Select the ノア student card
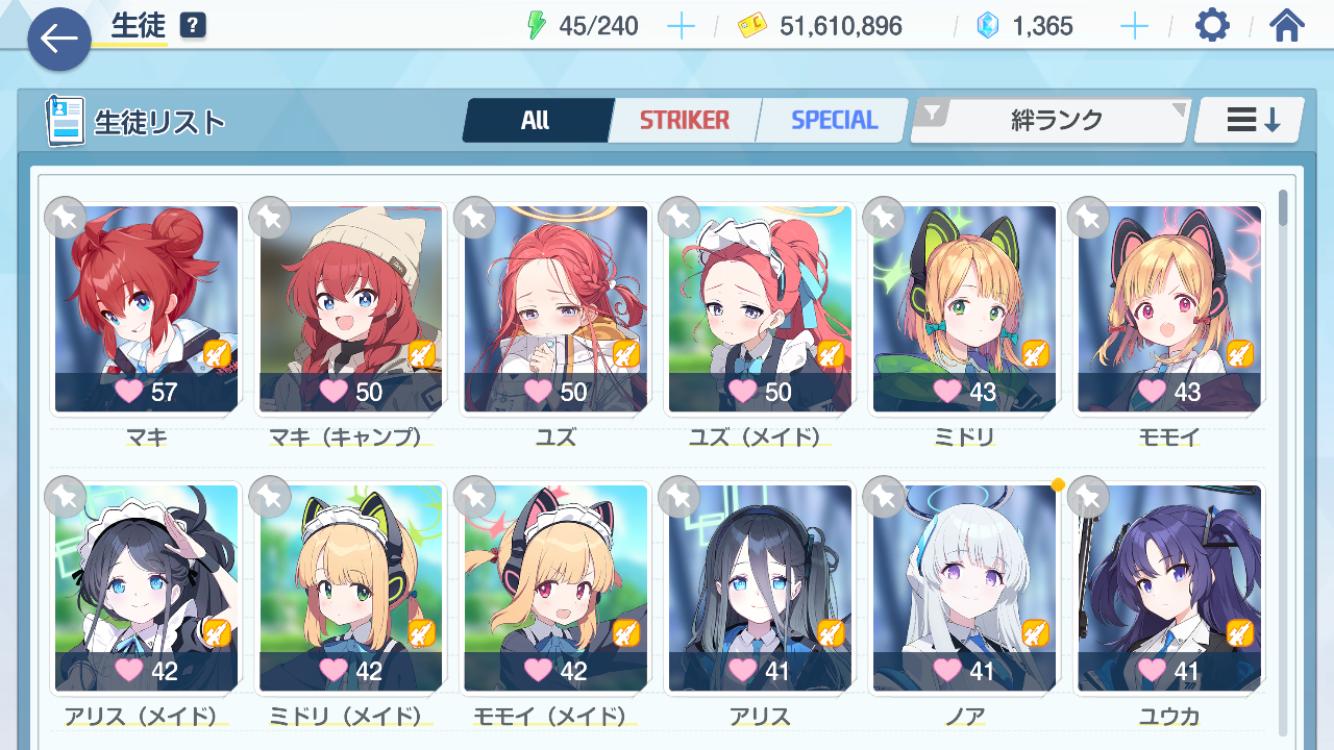 tap(964, 588)
